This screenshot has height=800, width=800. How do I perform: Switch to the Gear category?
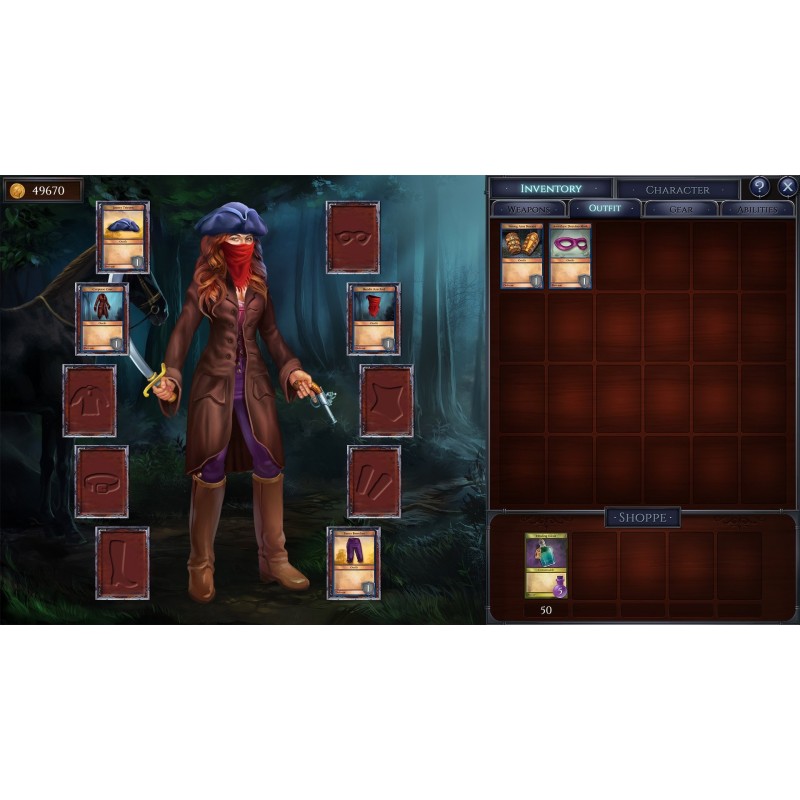pyautogui.click(x=681, y=209)
